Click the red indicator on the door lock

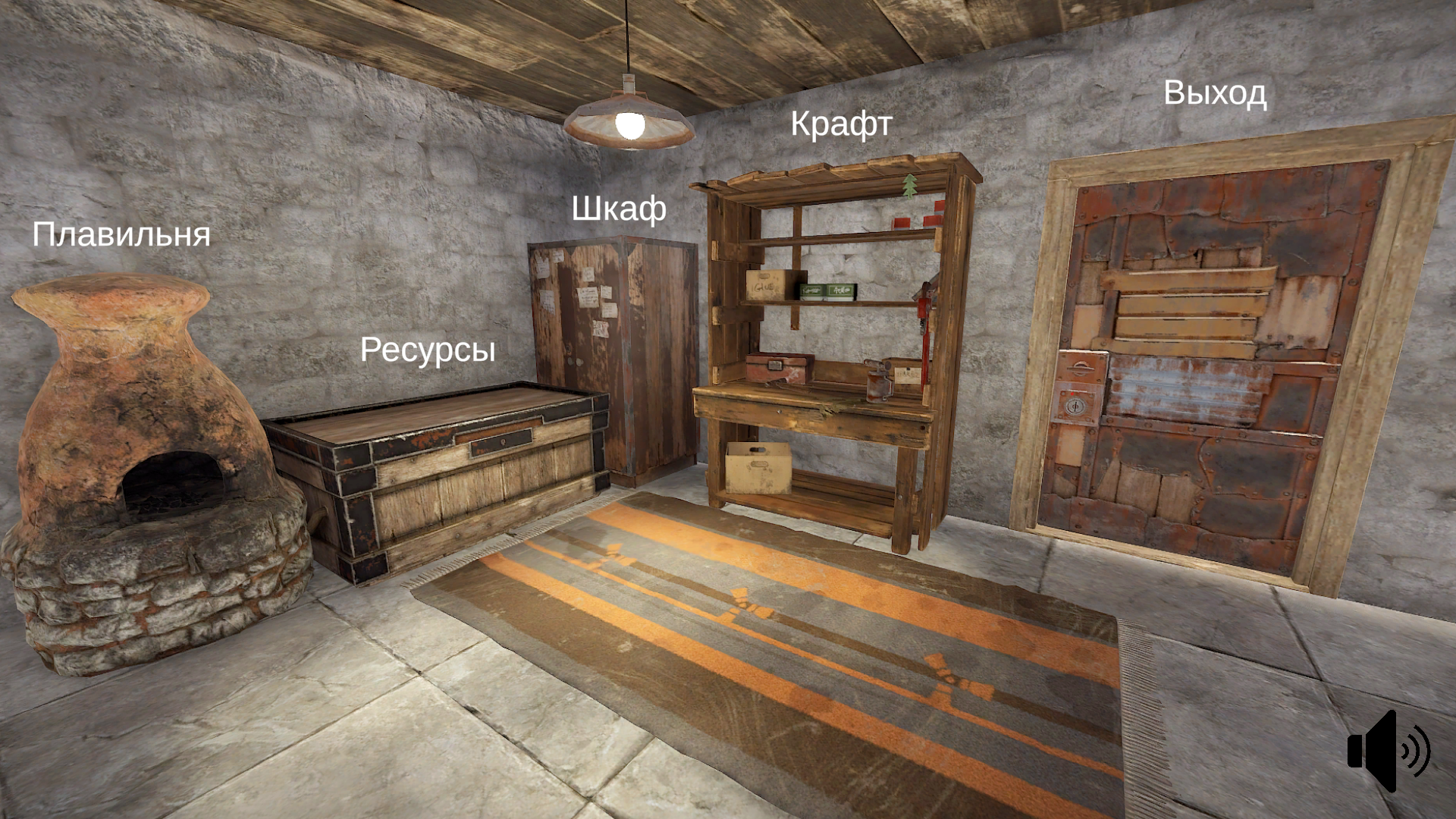(x=1072, y=394)
